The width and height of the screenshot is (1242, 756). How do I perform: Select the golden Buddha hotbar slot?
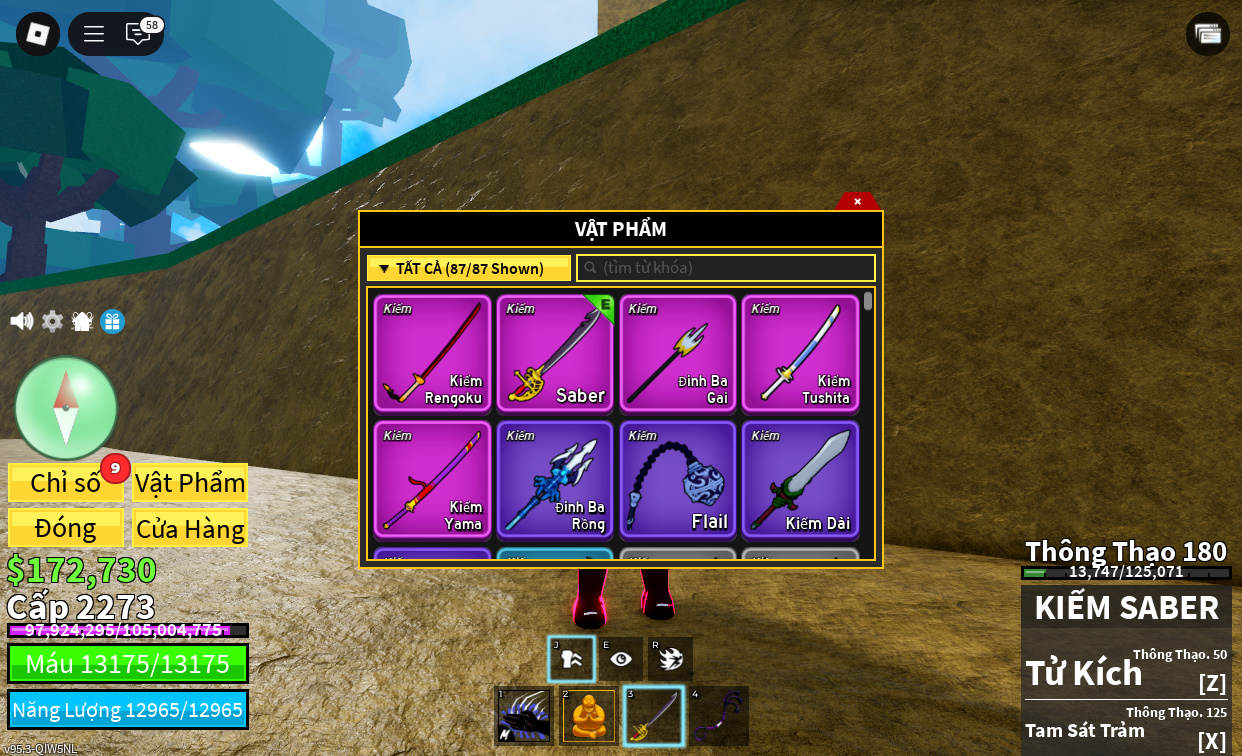[x=589, y=716]
